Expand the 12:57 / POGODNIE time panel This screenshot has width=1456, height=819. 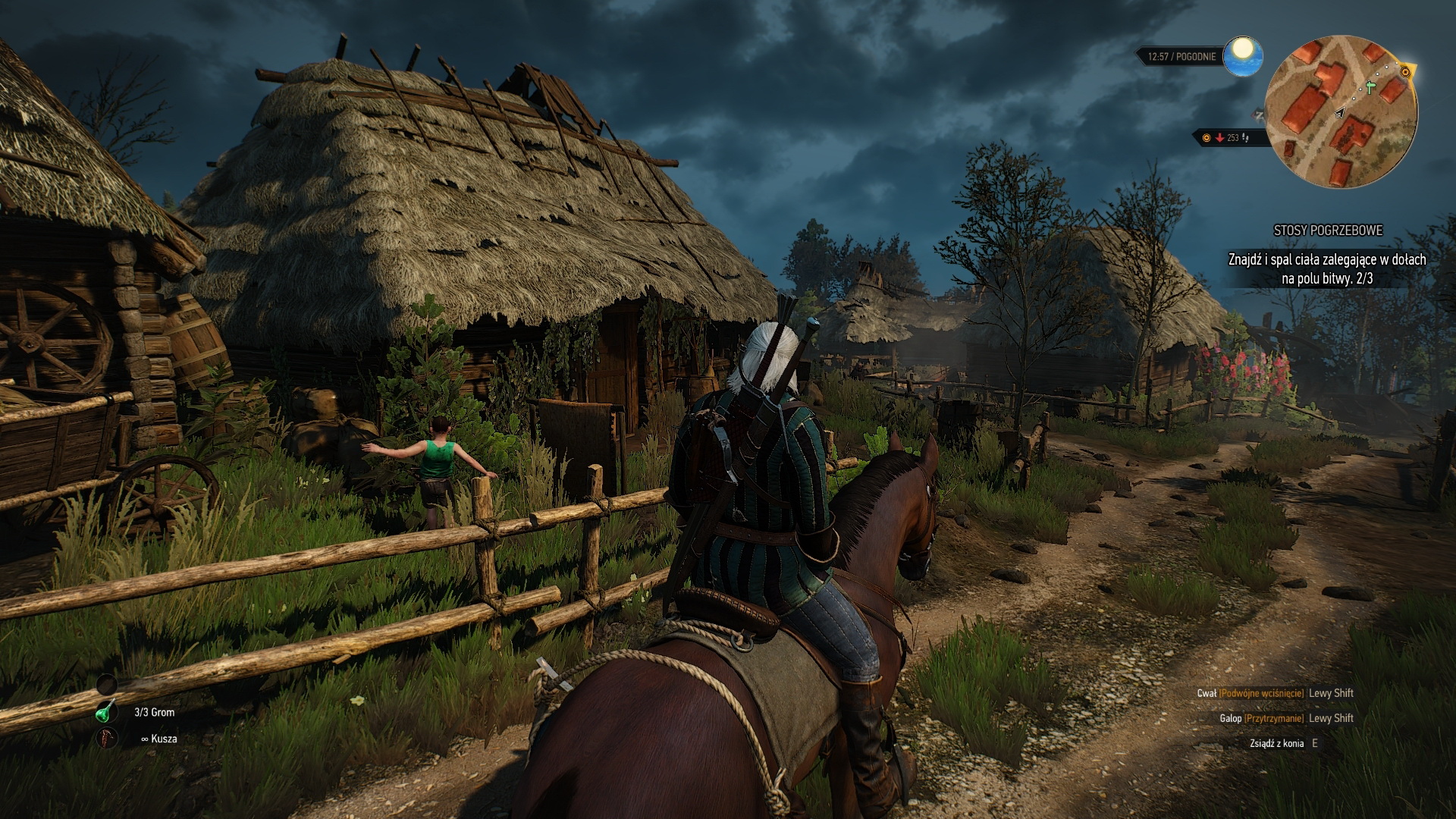[x=1181, y=55]
